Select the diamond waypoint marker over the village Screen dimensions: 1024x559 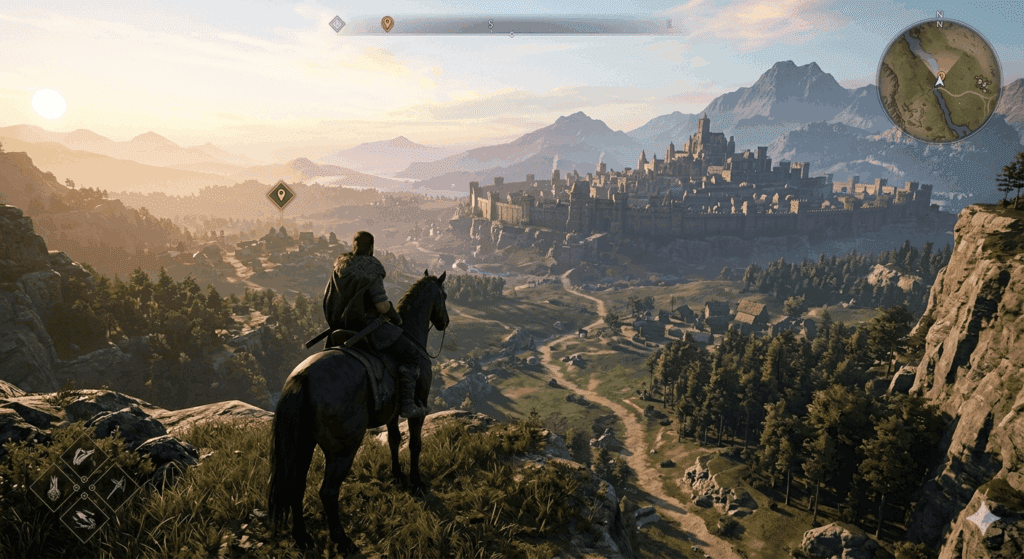click(281, 194)
